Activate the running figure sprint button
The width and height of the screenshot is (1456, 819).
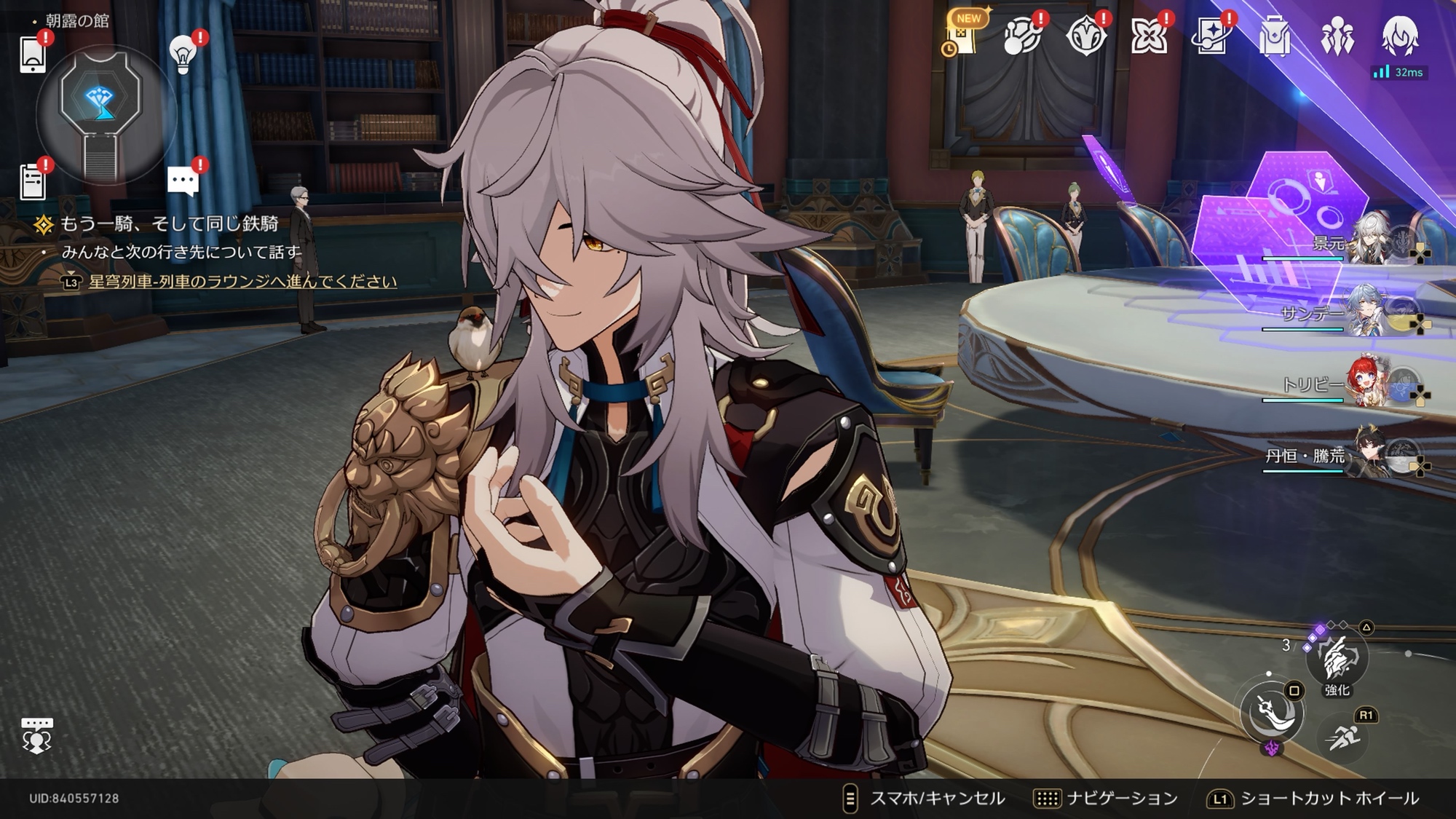coord(1342,737)
